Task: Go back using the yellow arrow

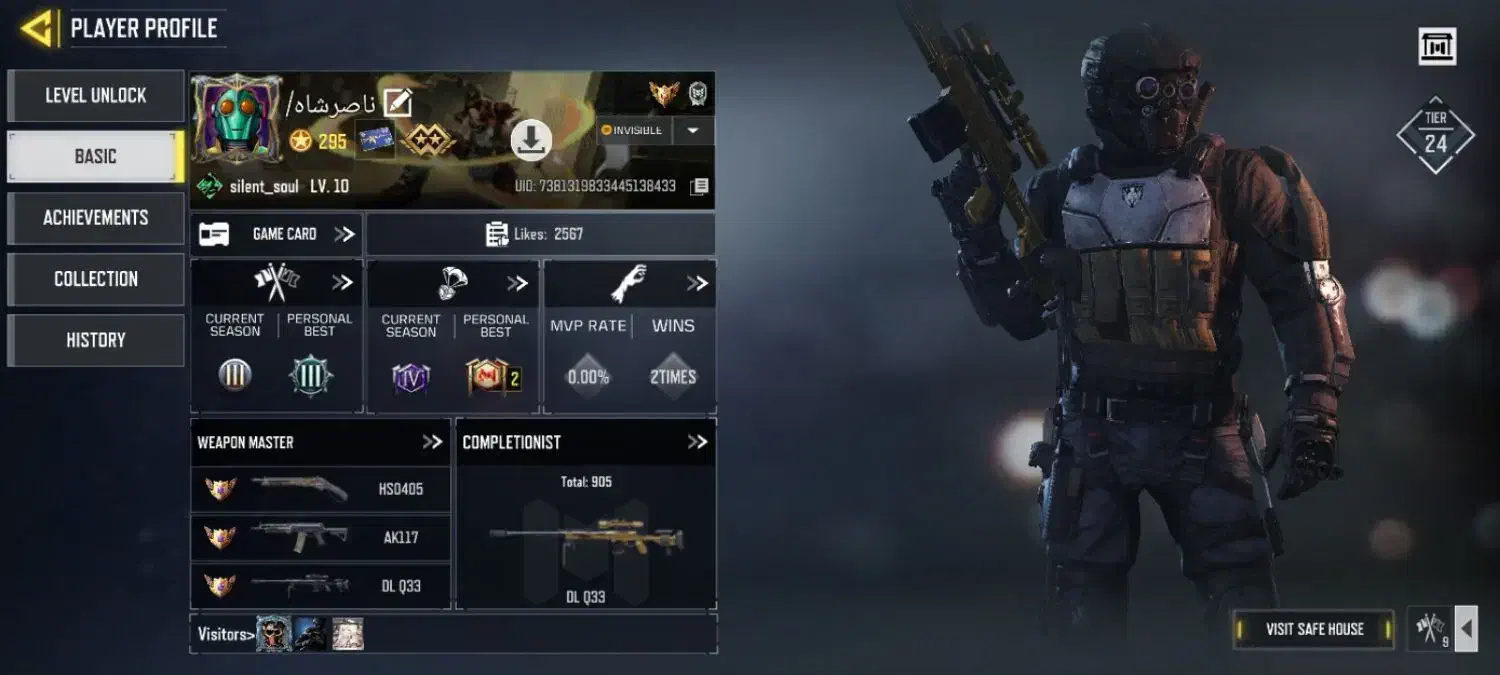Action: 36,28
